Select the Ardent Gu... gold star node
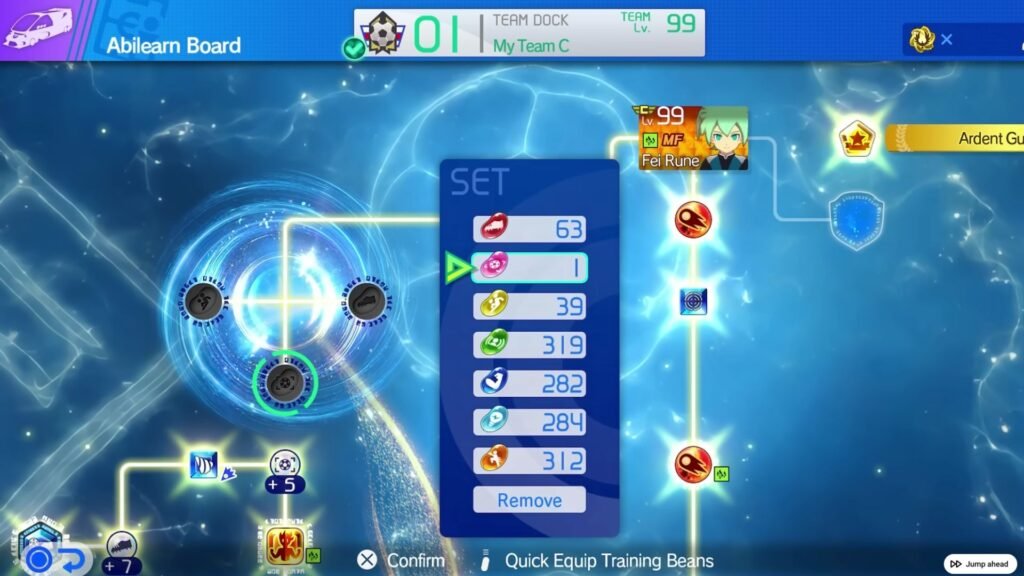1024x576 pixels. [855, 139]
